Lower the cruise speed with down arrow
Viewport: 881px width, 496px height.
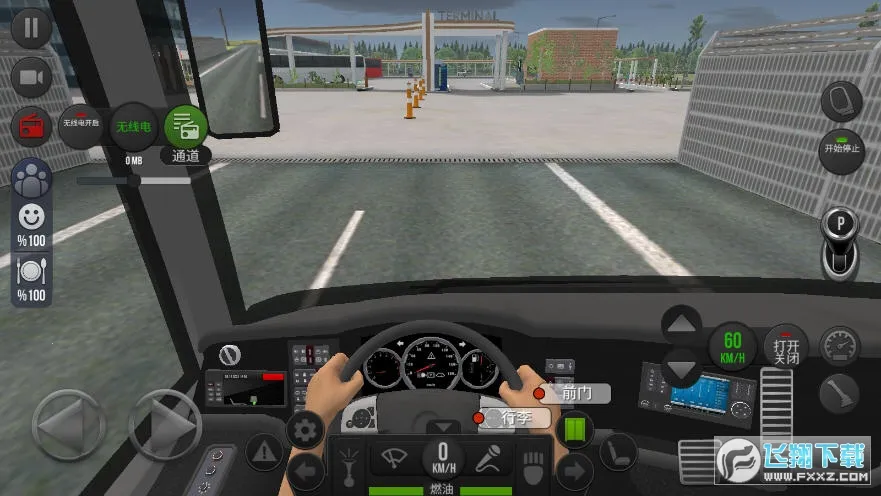tap(683, 368)
